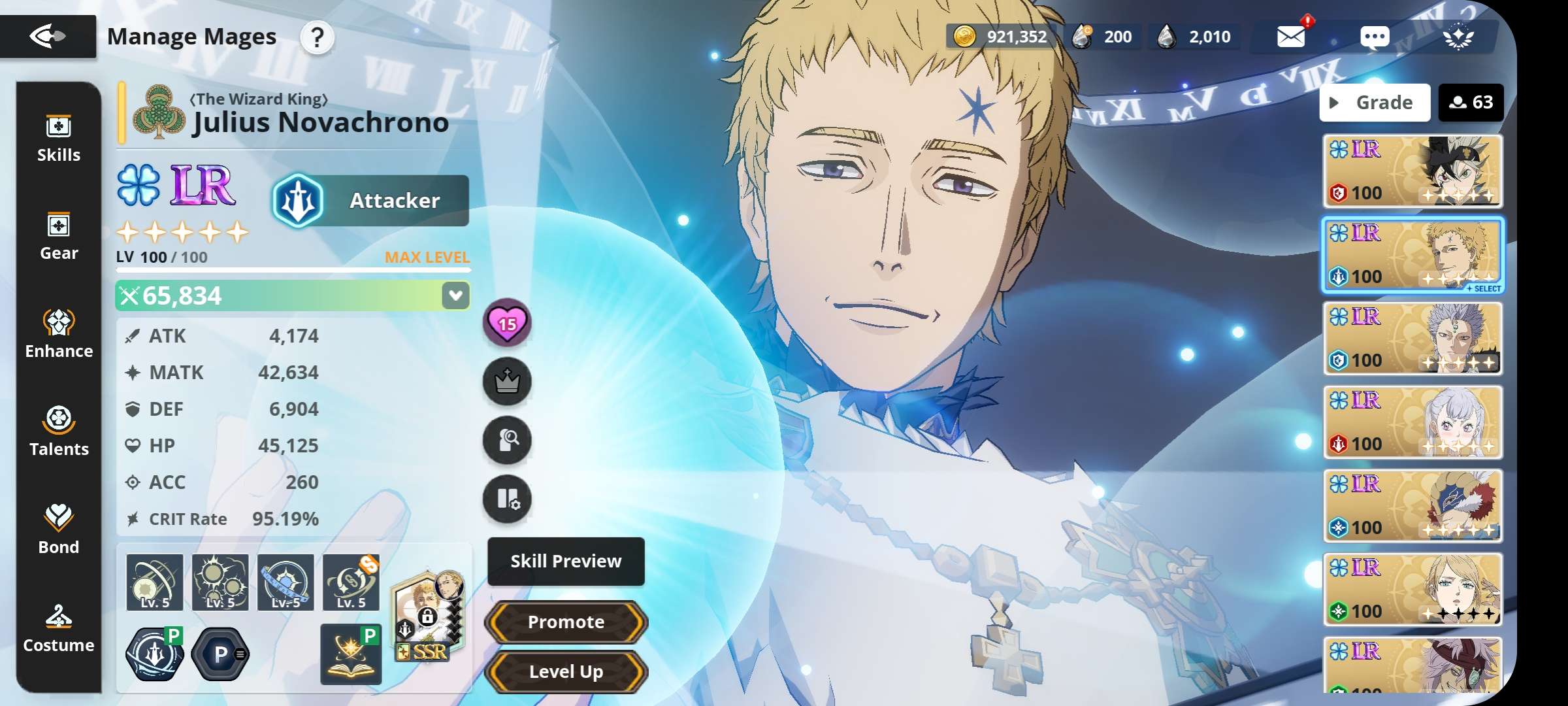Screen dimensions: 1568x706
Task: Show the Talents tab
Action: [59, 433]
